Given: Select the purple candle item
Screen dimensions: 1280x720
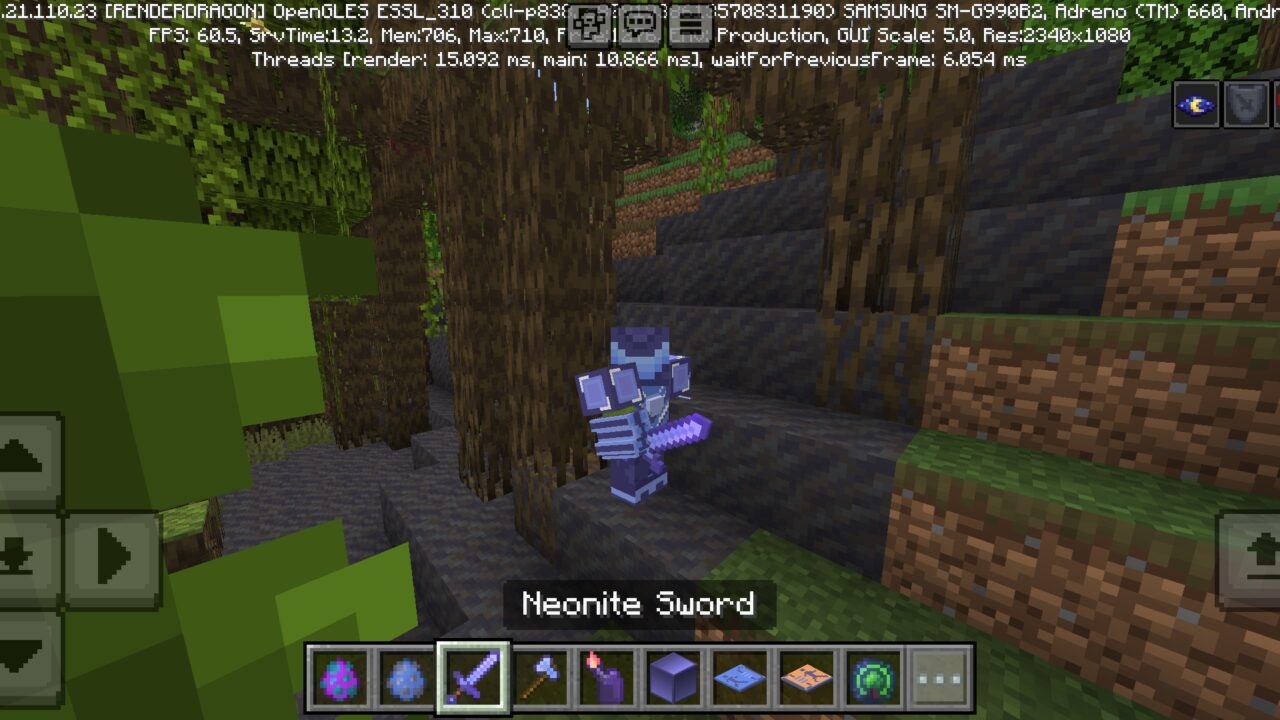Looking at the screenshot, I should pos(608,678).
